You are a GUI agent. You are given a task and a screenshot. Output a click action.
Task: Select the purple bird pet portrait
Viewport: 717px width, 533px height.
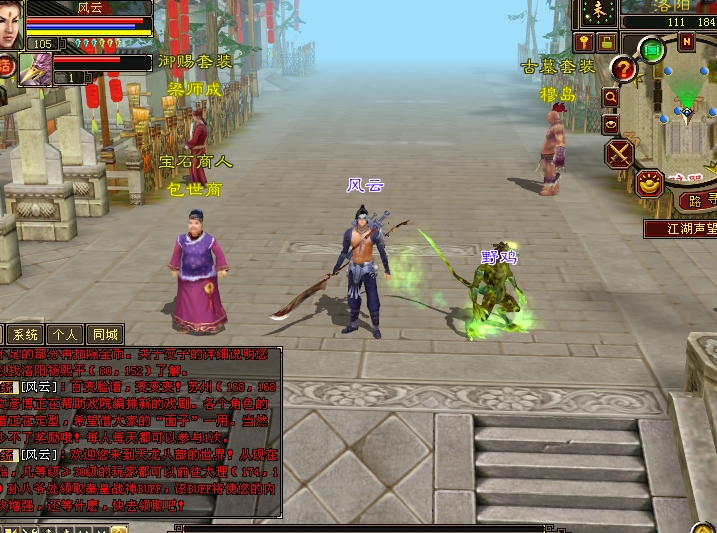(x=34, y=69)
